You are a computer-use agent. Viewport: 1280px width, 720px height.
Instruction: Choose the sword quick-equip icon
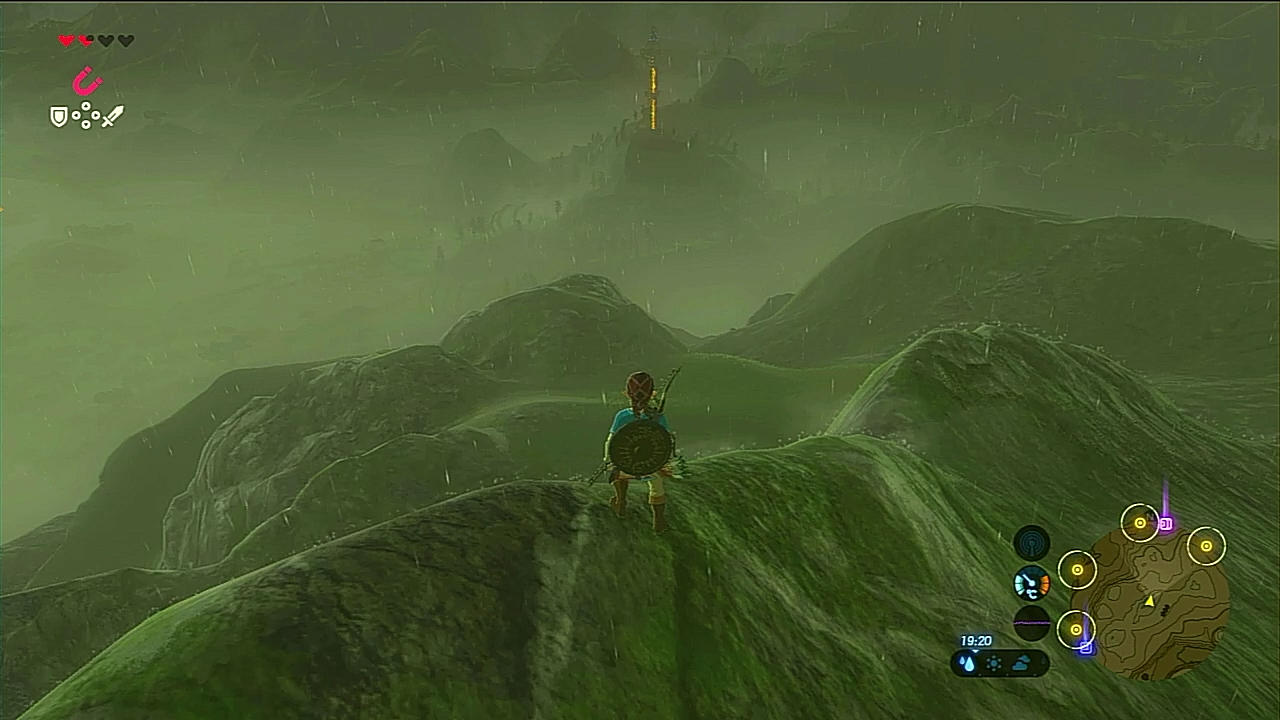pos(113,117)
